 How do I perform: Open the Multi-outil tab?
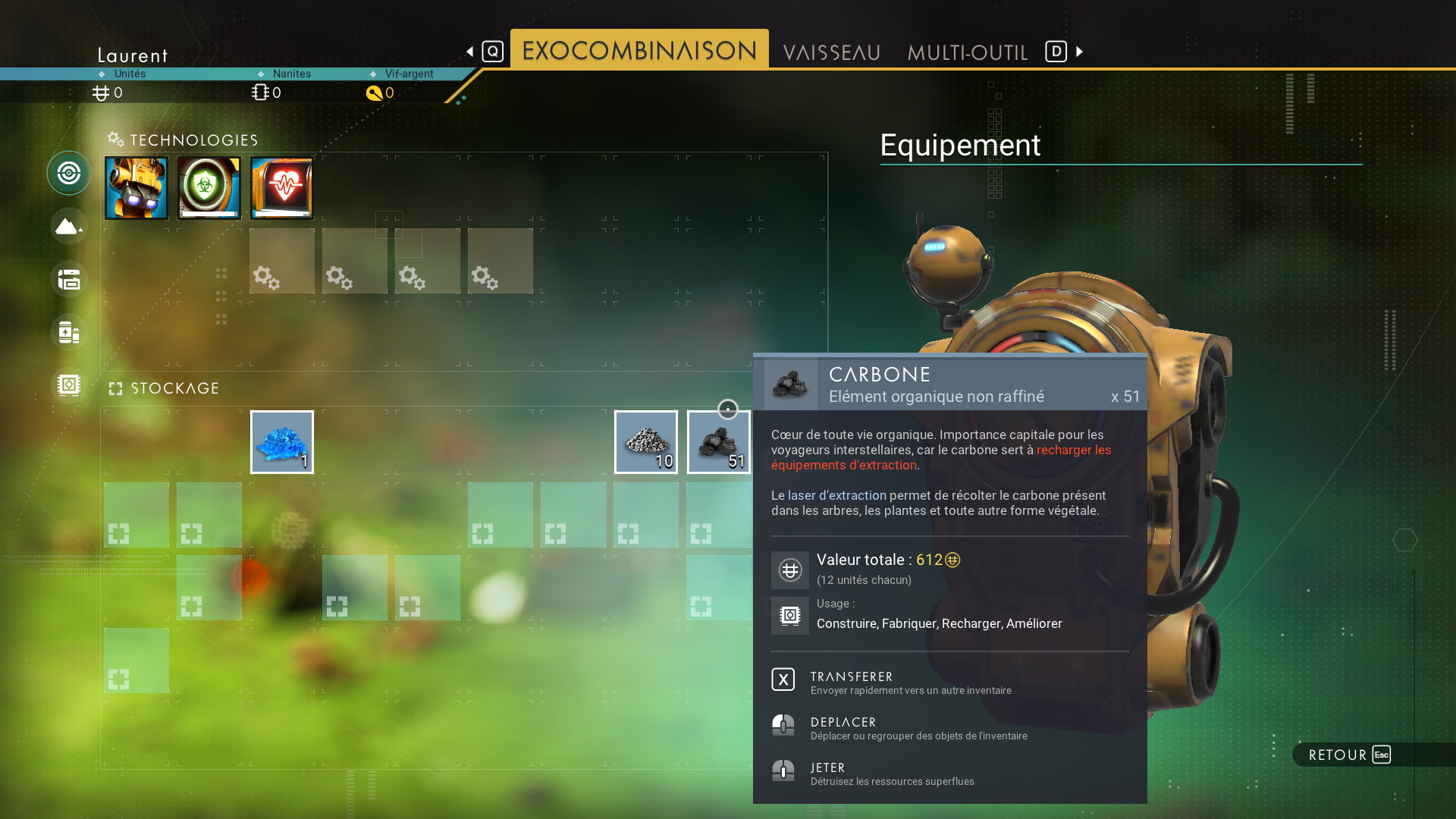pyautogui.click(x=967, y=52)
